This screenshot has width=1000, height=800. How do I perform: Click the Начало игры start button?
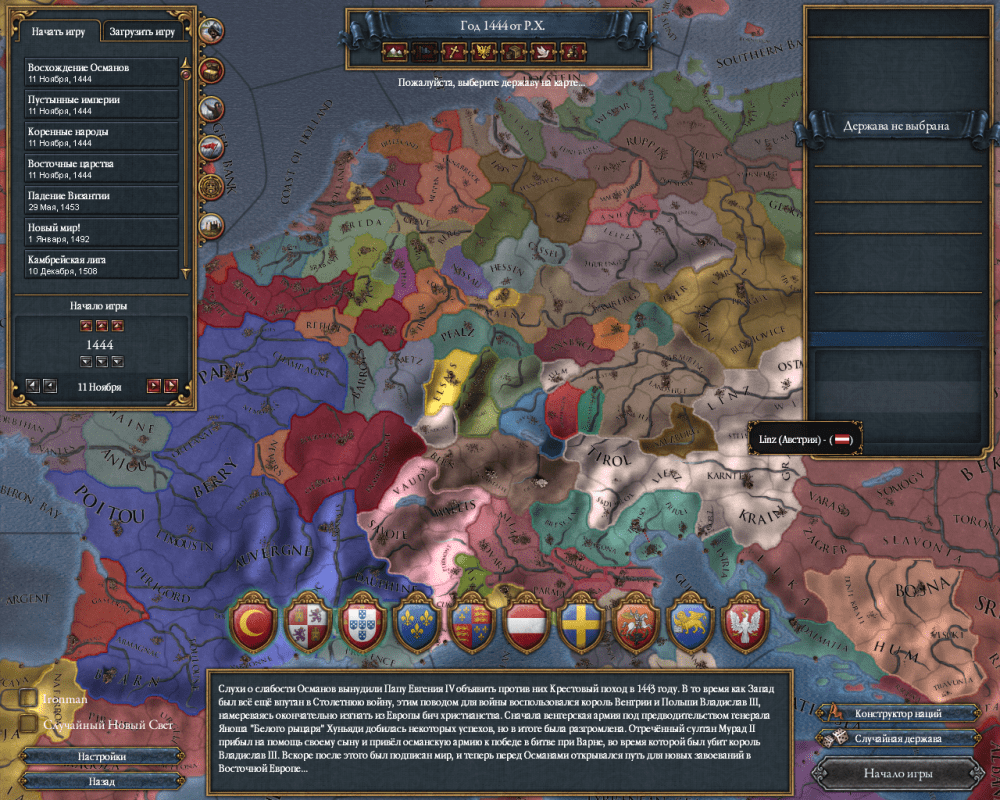[899, 772]
